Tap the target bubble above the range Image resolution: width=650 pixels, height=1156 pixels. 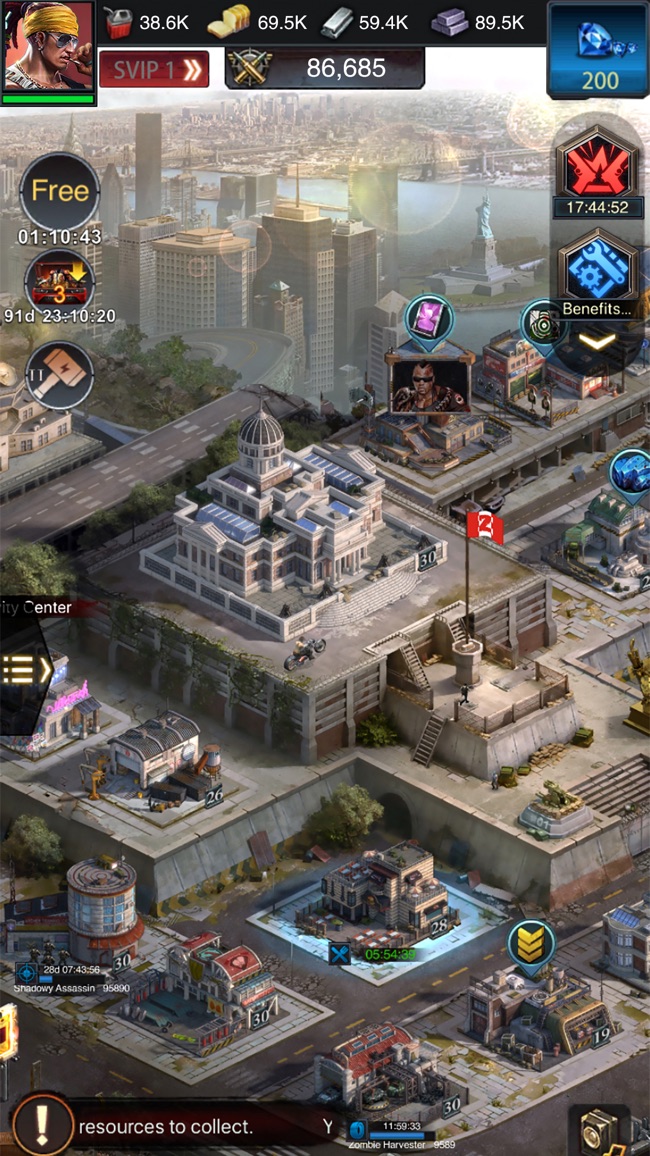(x=544, y=323)
